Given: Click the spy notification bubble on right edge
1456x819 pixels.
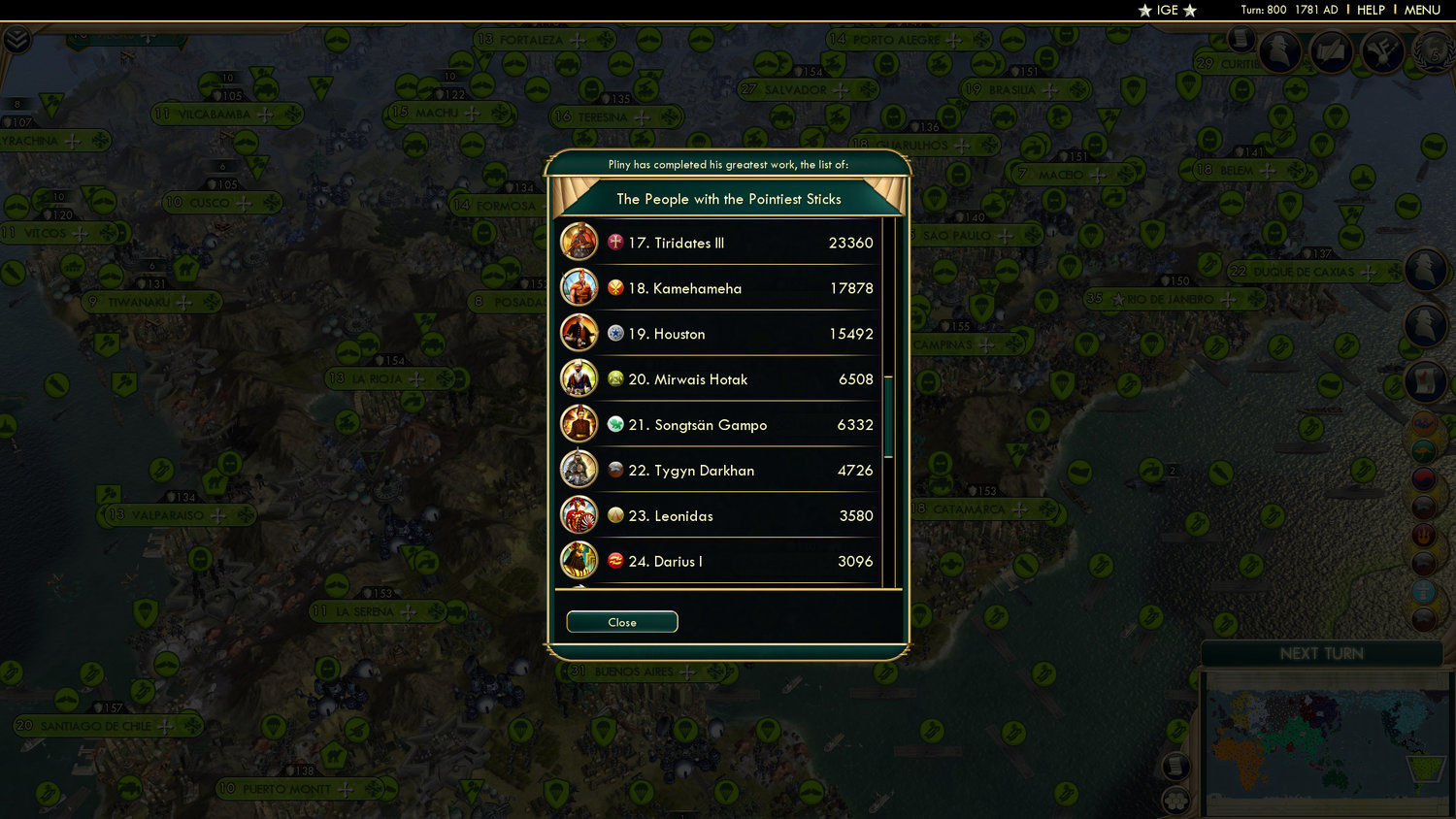Looking at the screenshot, I should point(1428,271).
